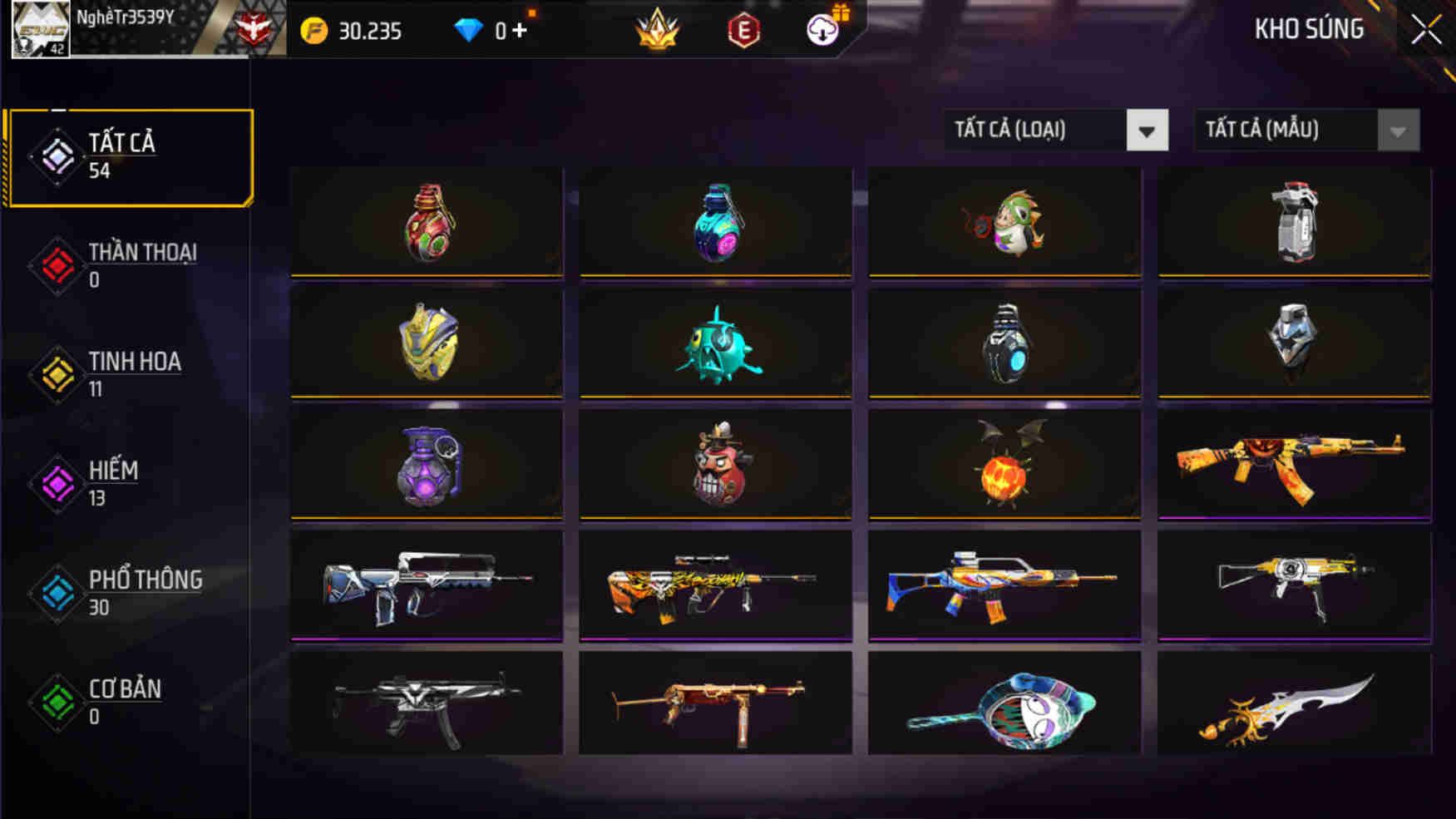Open the golden crown rank icon
Viewport: 1456px width, 819px height.
point(657,30)
